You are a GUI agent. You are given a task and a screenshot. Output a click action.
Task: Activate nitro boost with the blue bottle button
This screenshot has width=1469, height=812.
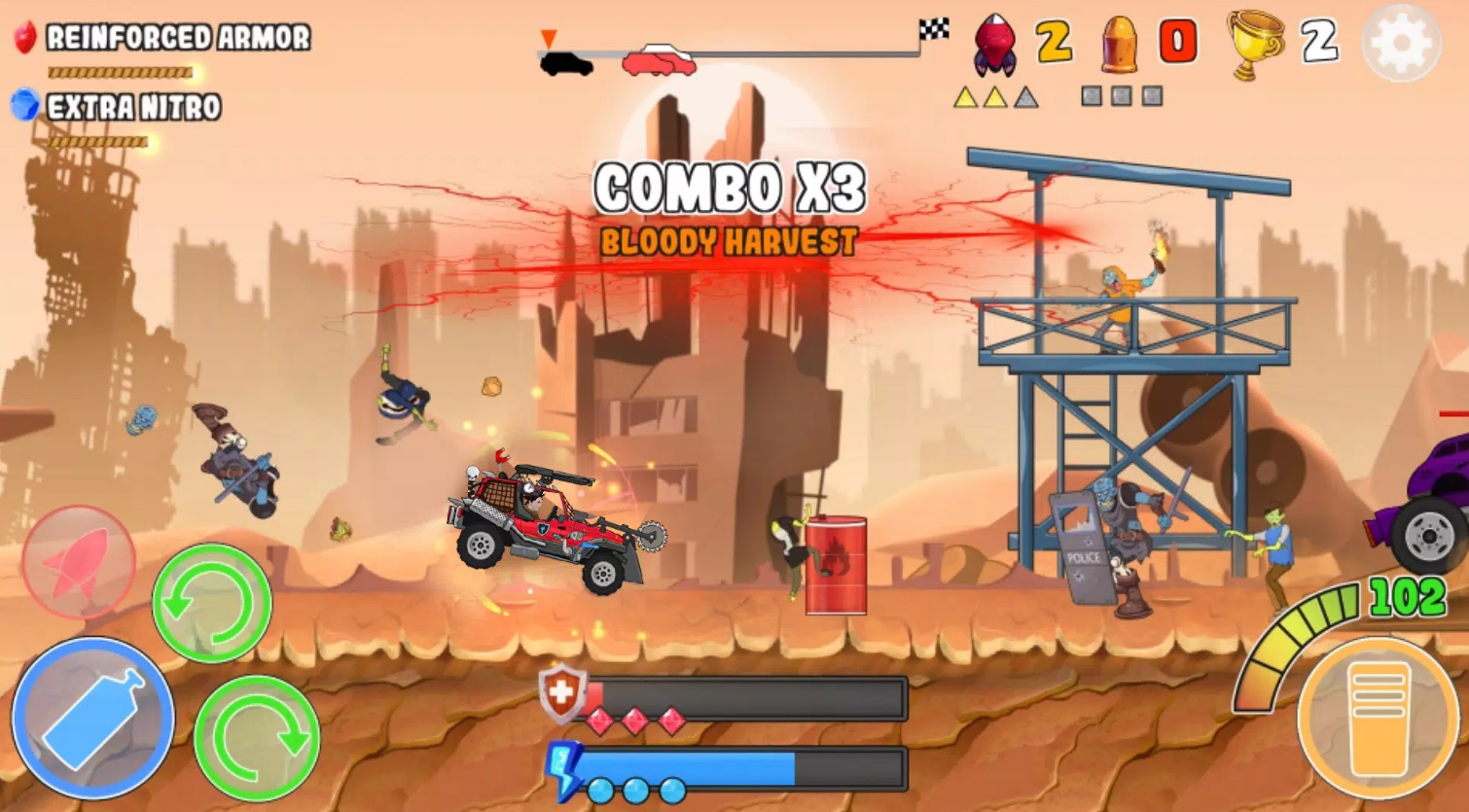[x=93, y=719]
